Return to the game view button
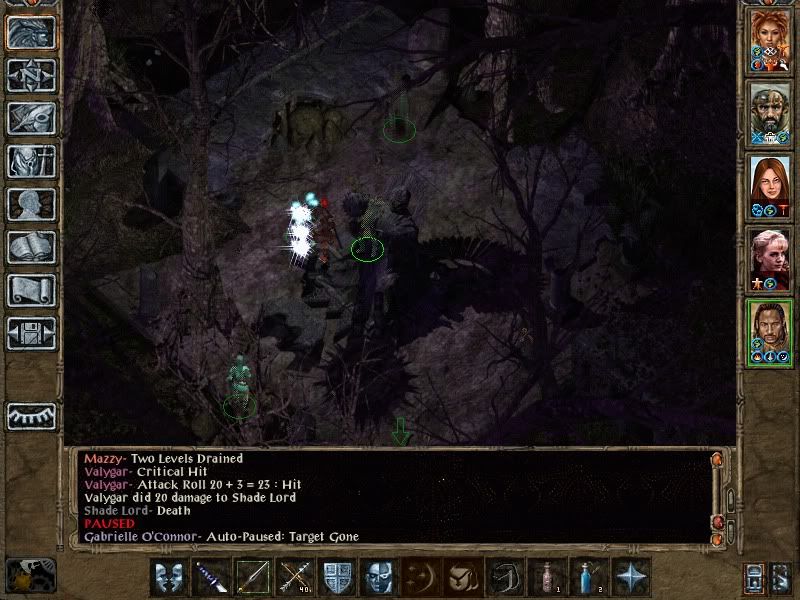 [x=31, y=33]
